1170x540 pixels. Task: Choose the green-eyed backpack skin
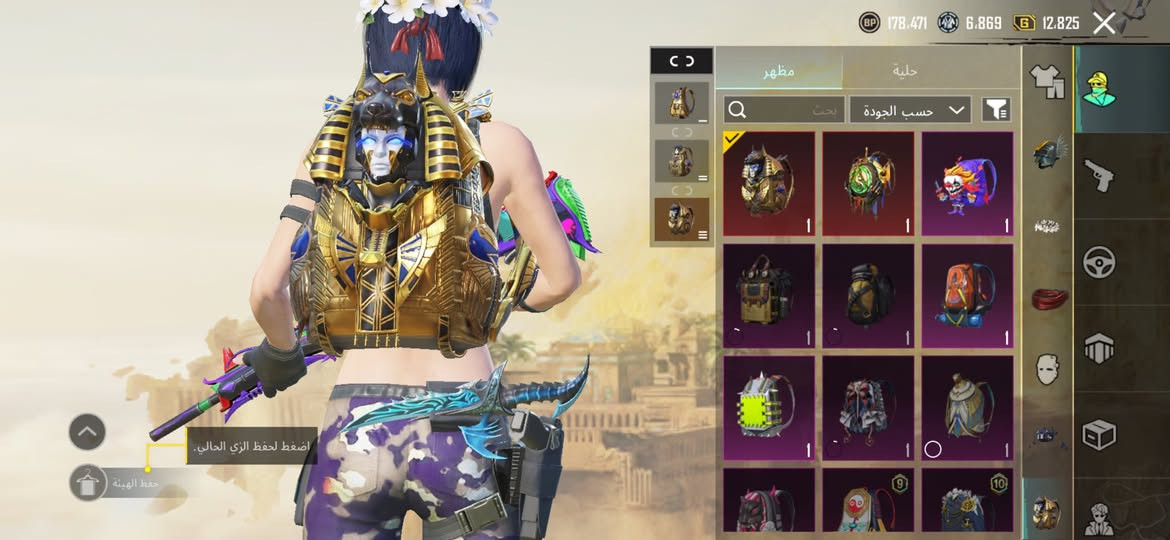click(x=867, y=184)
